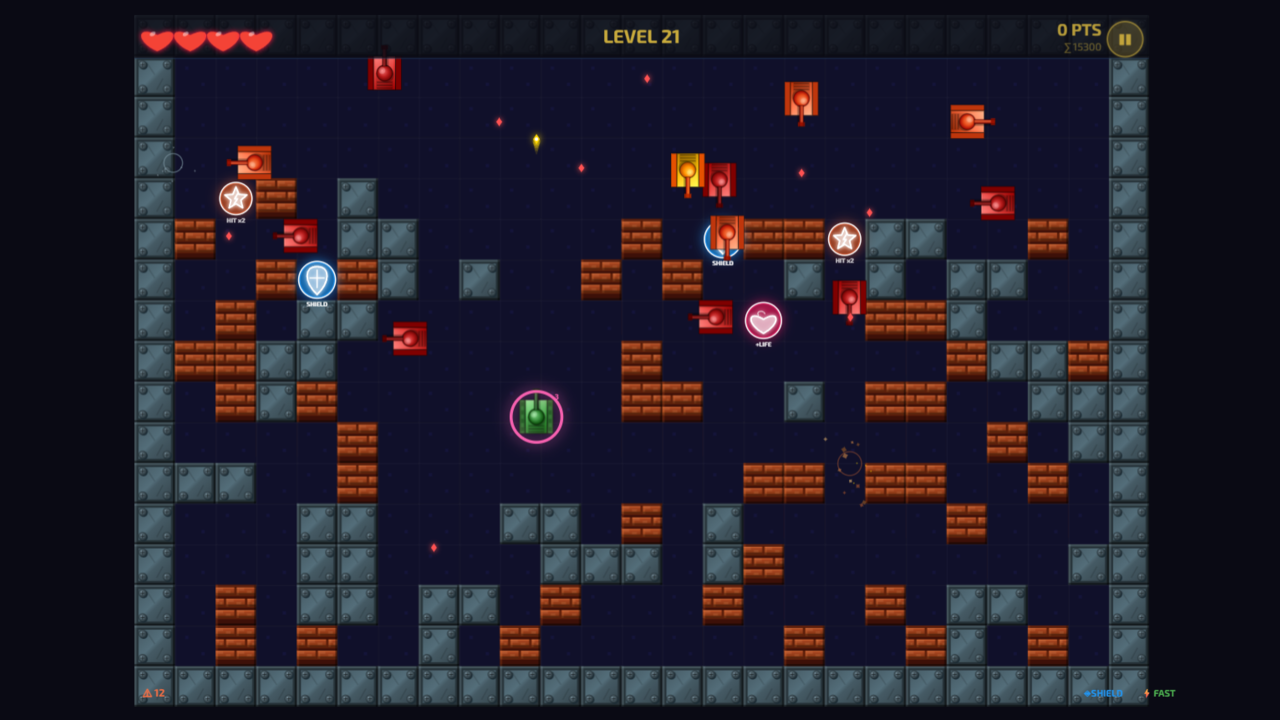Click the orange warning triangle showing 12
Screen dimensions: 1280x720
[152, 692]
